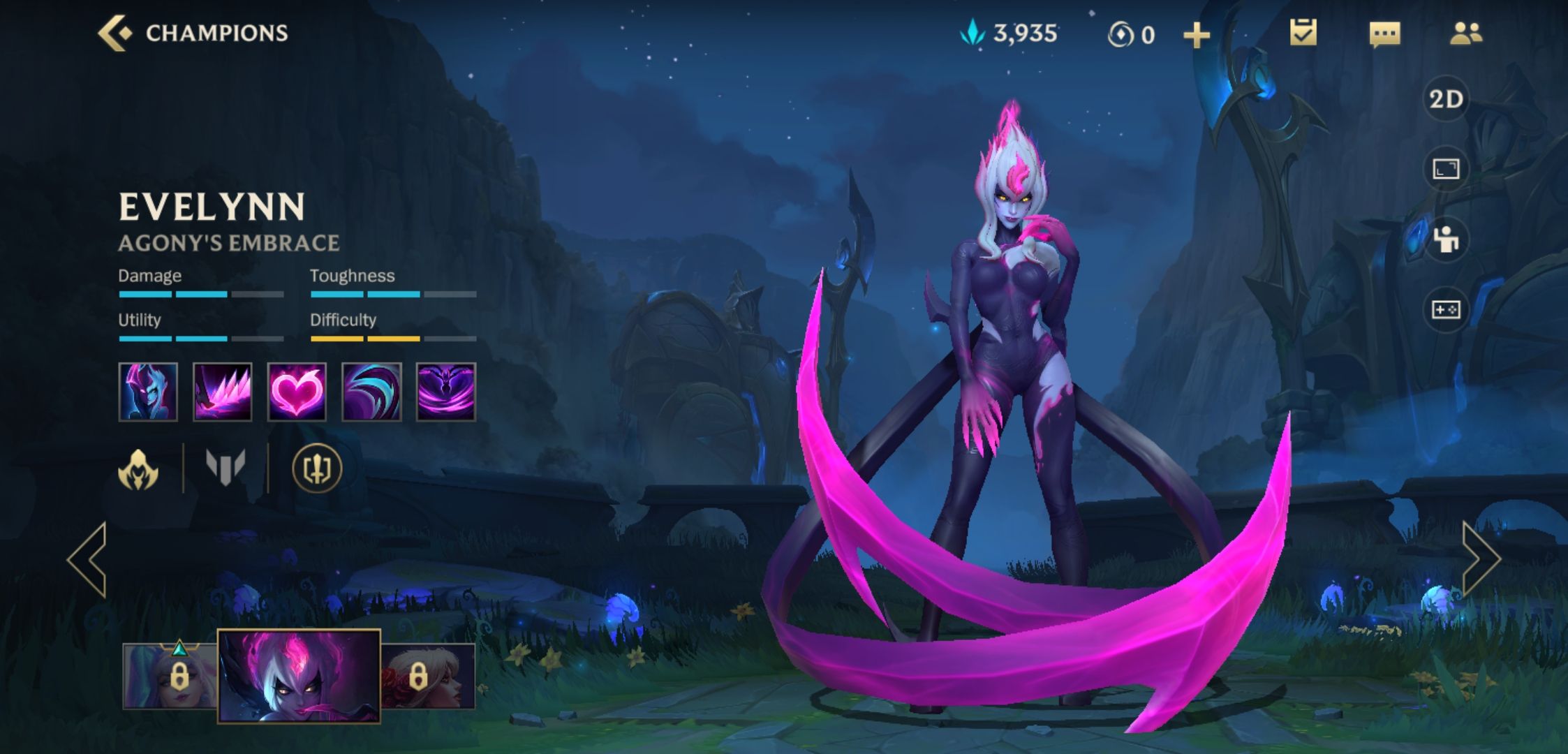Open the chat speech bubble
Screen dimensions: 1568x754
click(x=1384, y=34)
